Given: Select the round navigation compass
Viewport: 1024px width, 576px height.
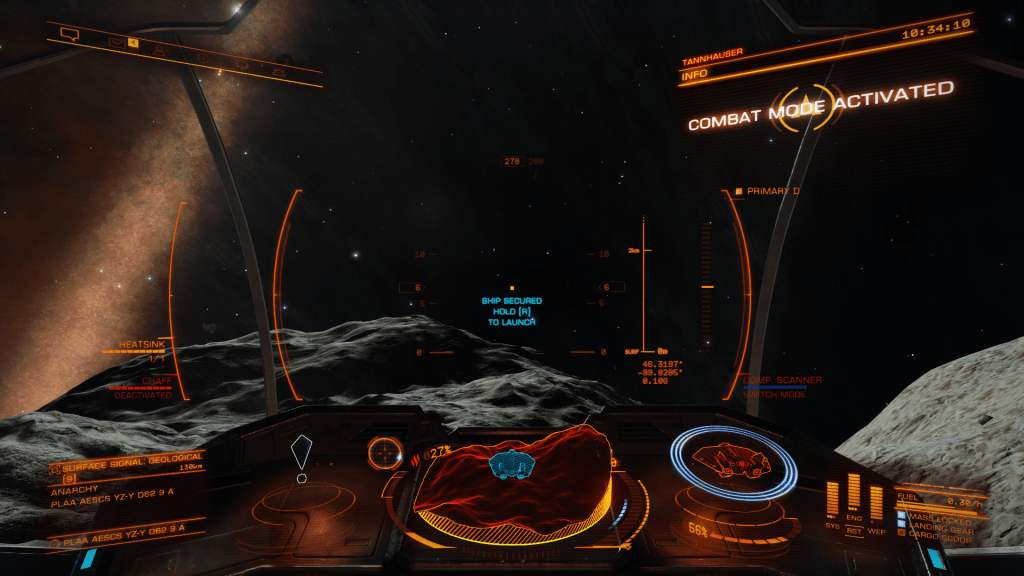Looking at the screenshot, I should point(384,453).
